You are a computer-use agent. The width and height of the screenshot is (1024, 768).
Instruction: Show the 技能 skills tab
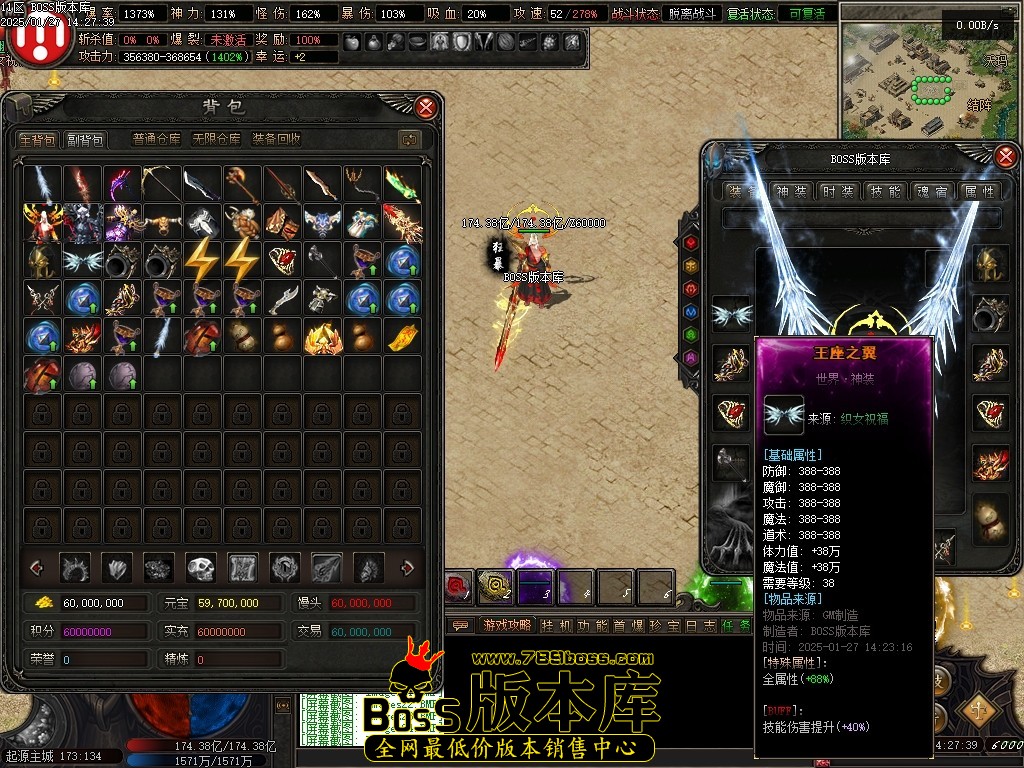885,191
